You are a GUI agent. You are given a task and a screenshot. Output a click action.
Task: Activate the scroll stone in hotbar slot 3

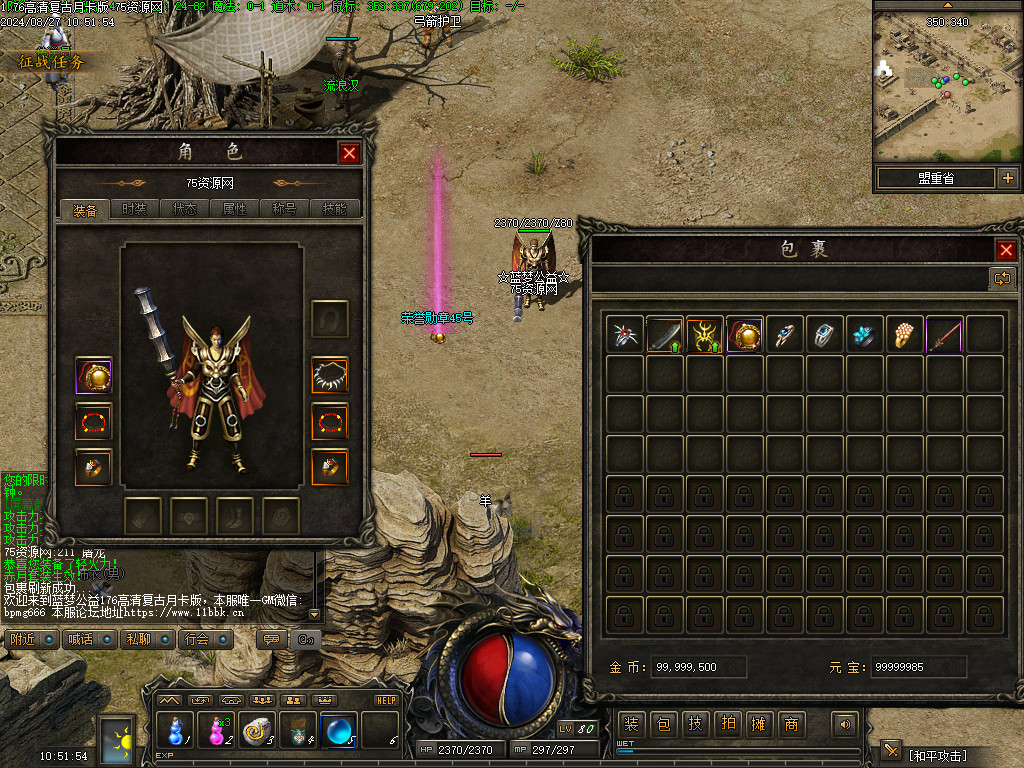[258, 732]
